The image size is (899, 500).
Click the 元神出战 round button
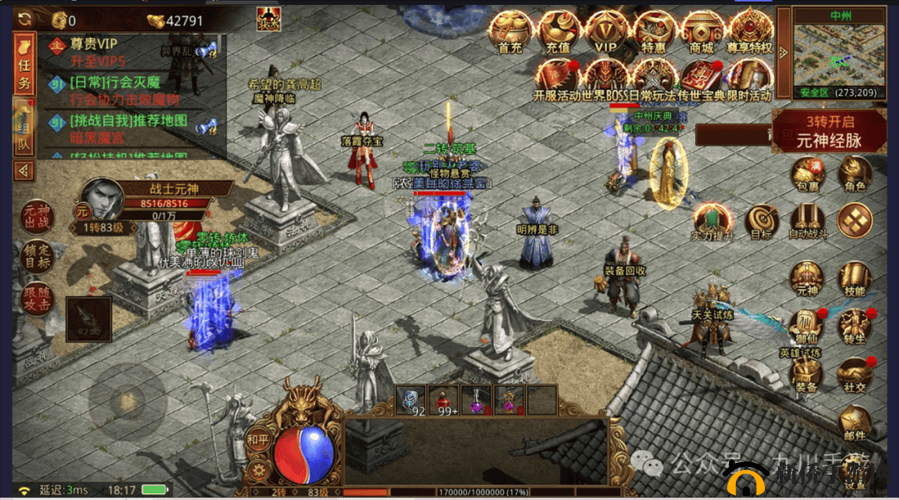(x=35, y=216)
